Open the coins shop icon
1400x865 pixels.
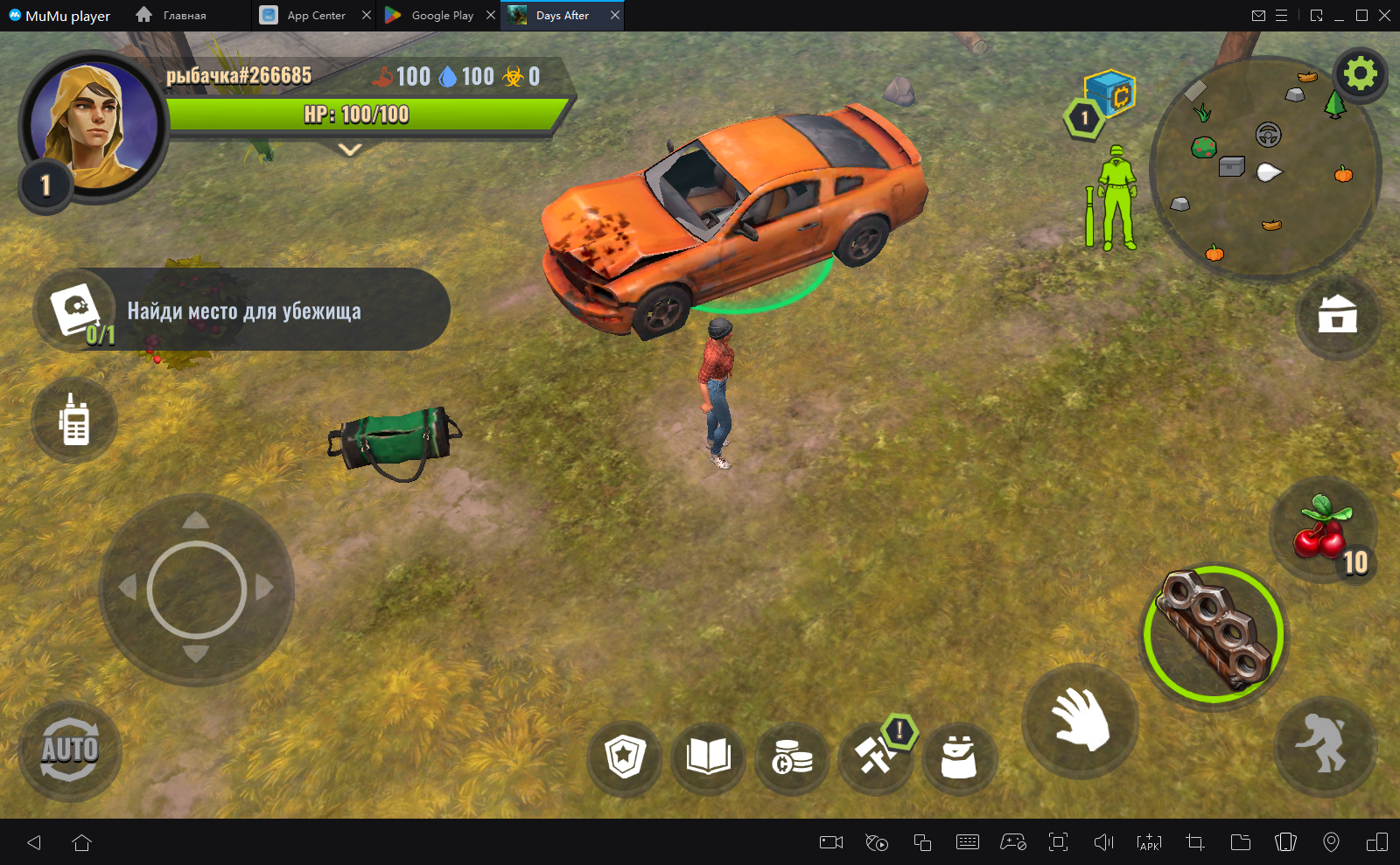[x=792, y=758]
